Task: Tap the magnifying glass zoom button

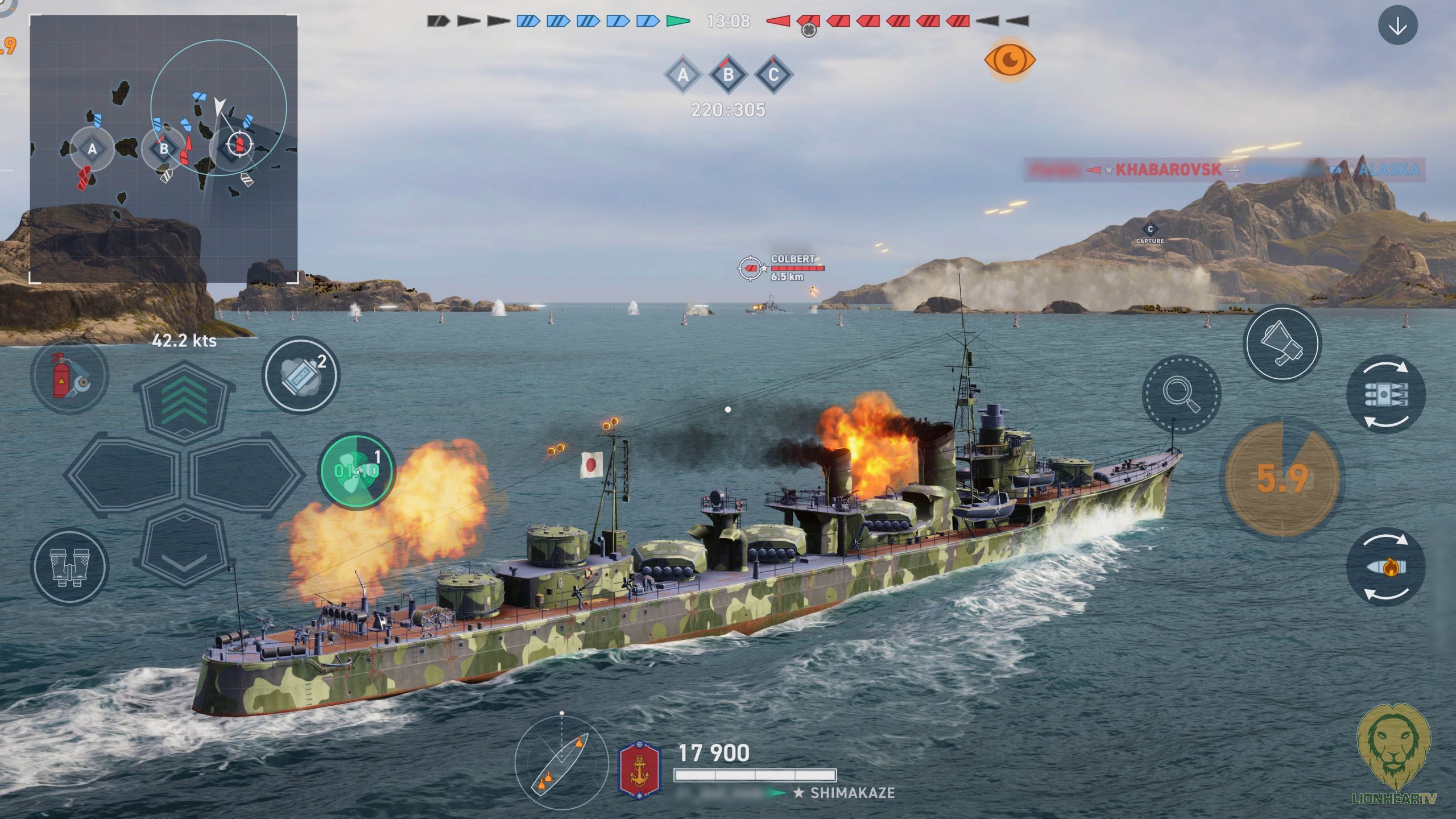Action: tap(1181, 394)
